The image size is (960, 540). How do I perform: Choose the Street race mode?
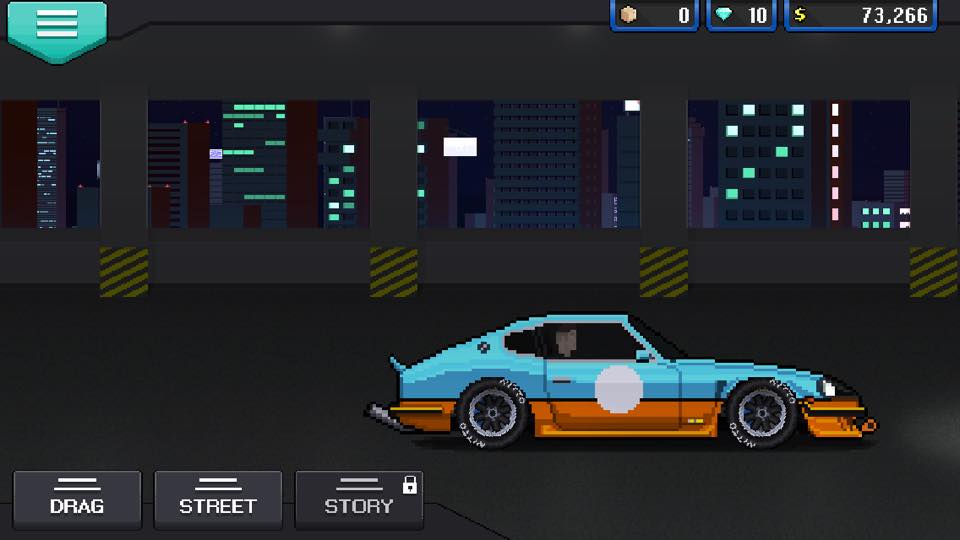(x=218, y=499)
